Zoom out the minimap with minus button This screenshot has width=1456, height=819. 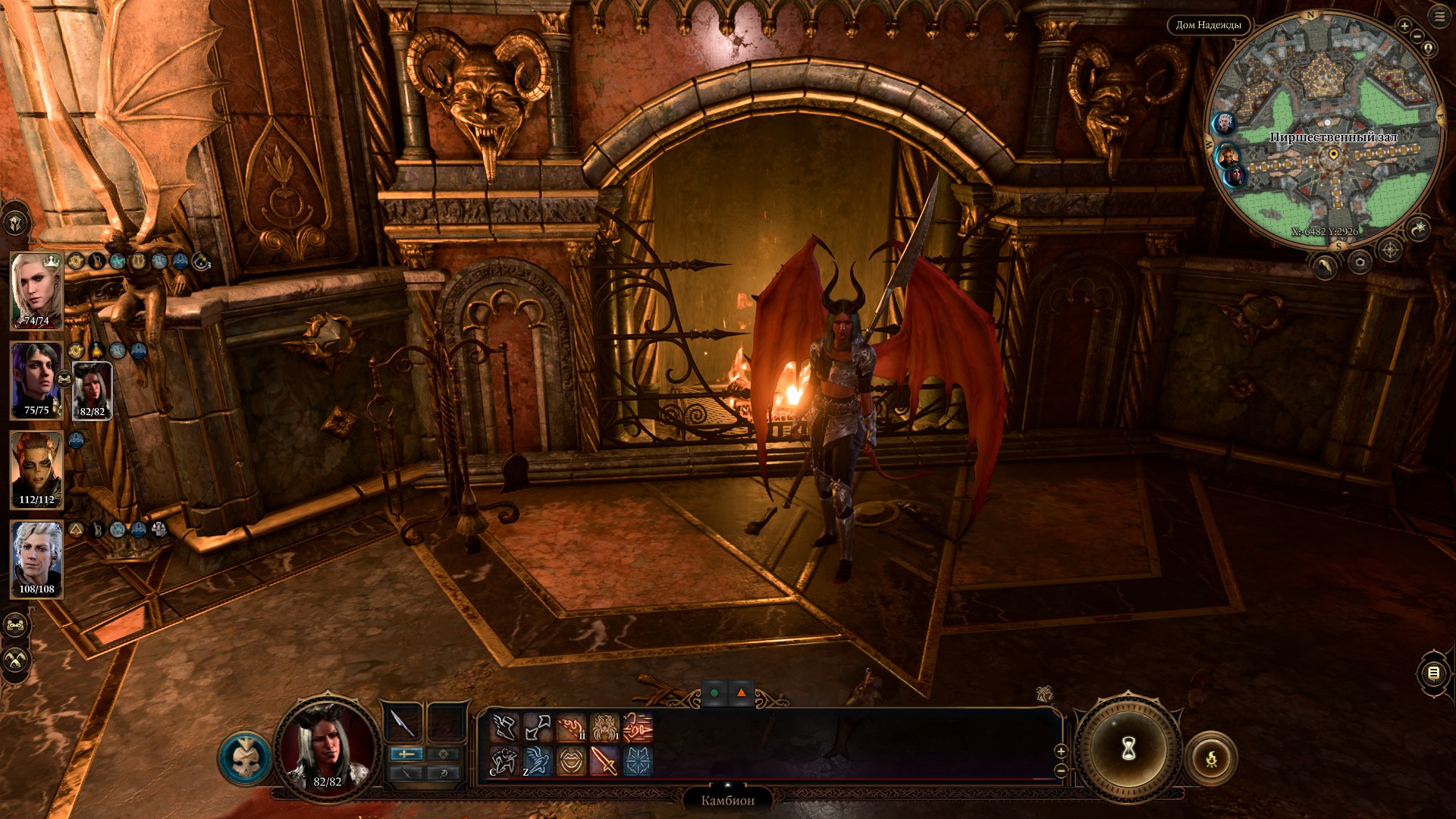tap(1417, 36)
